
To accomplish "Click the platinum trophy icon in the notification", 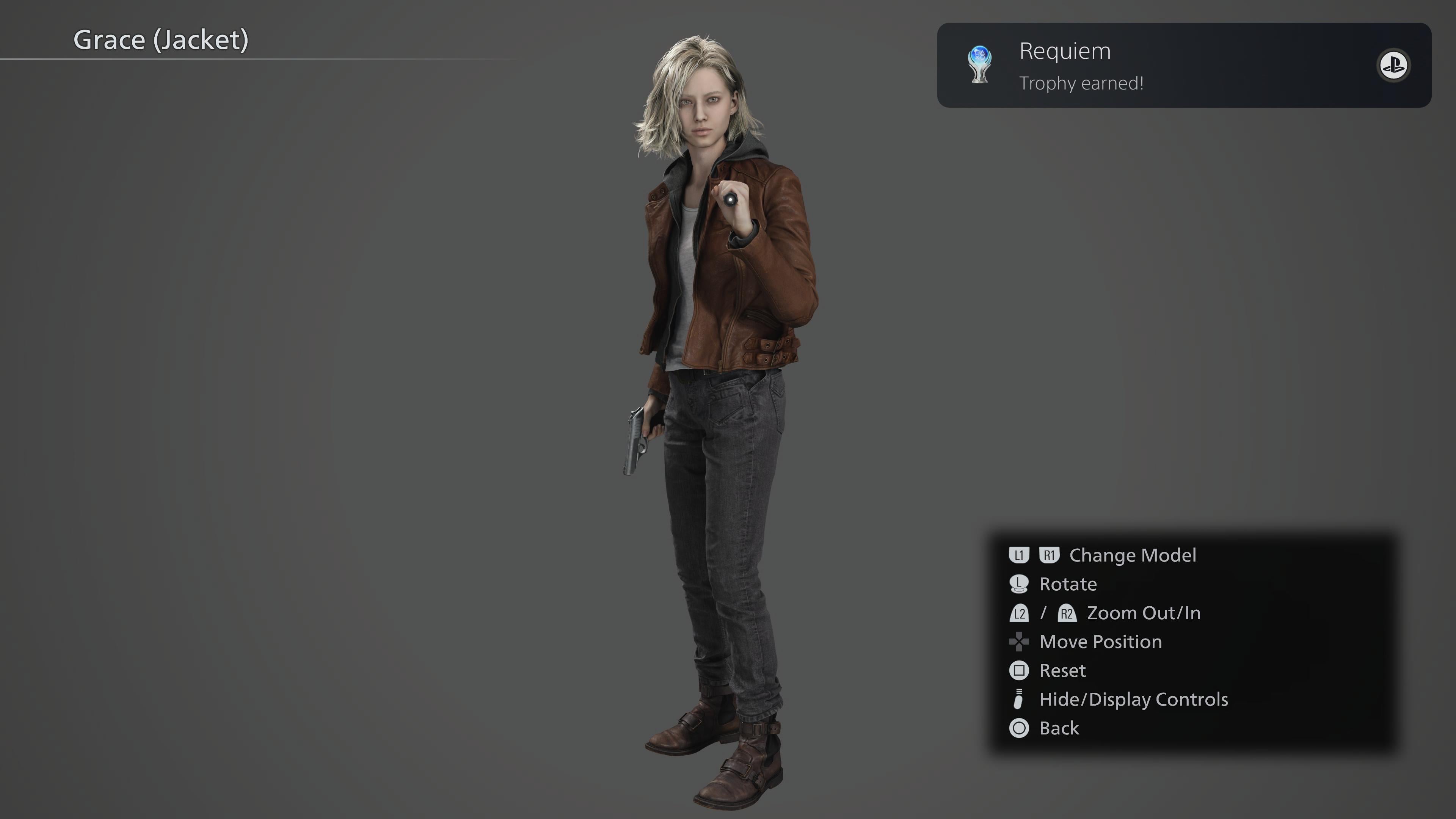I will coord(979,65).
